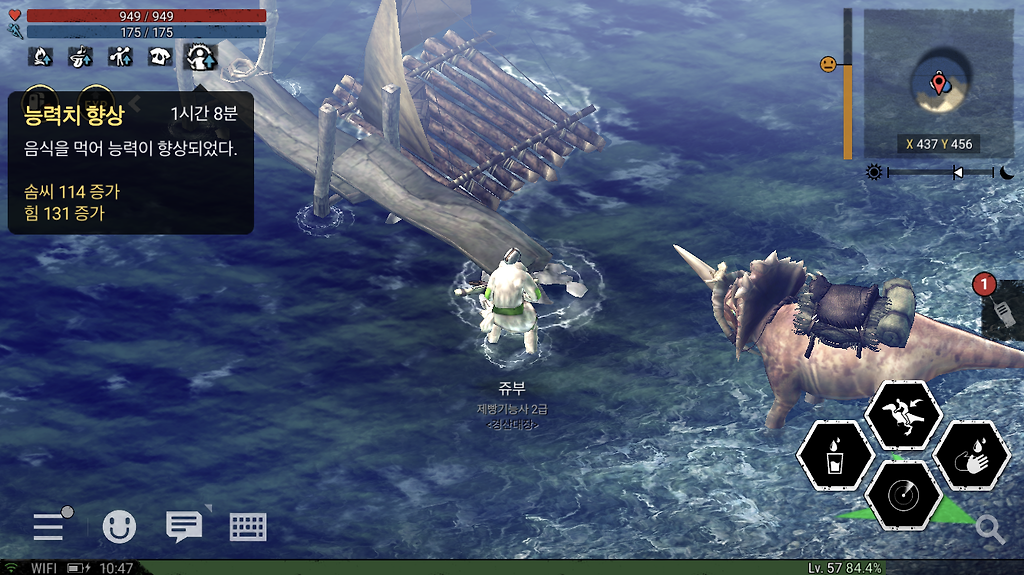Screen dimensions: 1024x575
Task: Click the yellow face mood indicator
Action: [828, 64]
